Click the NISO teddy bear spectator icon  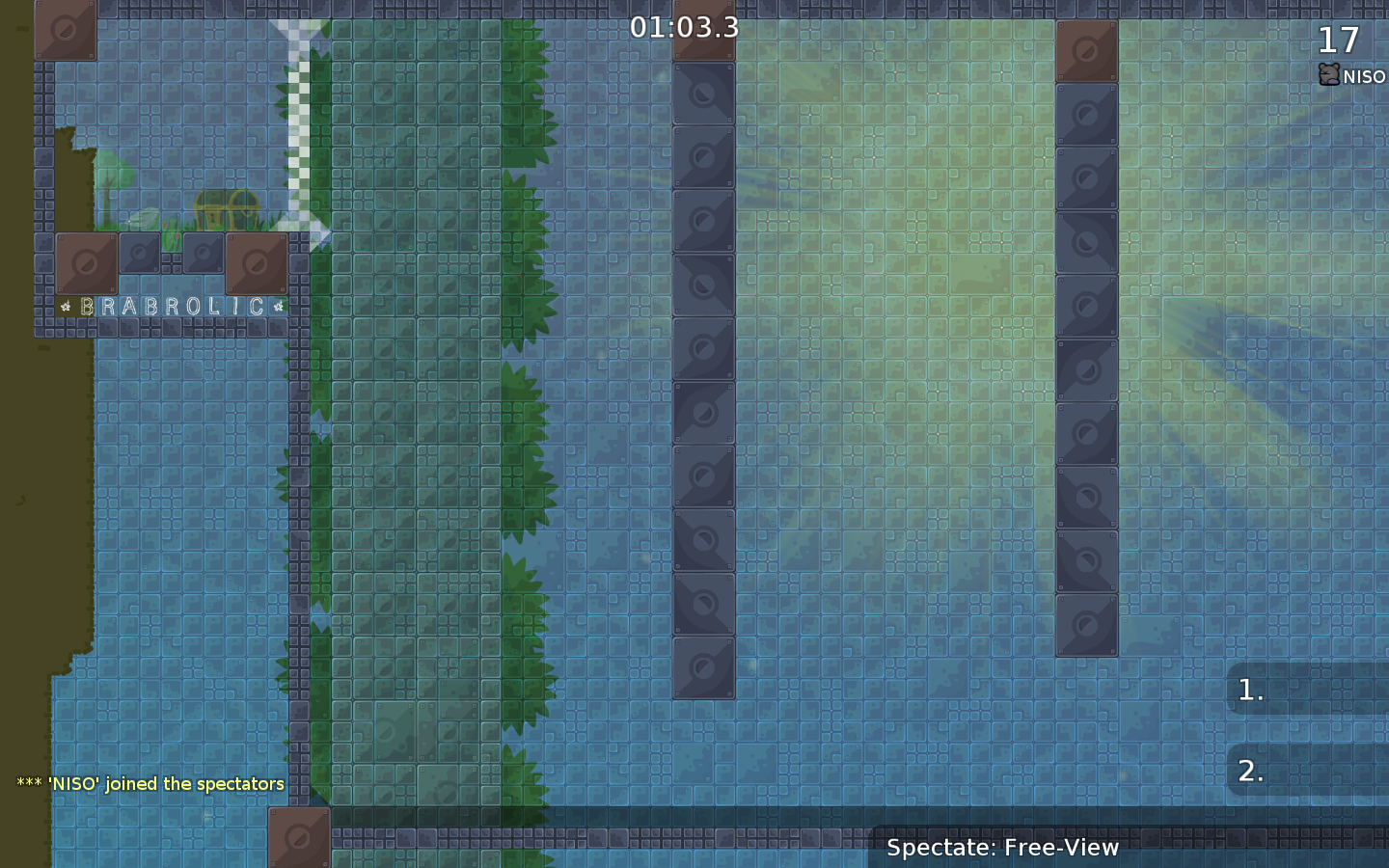(x=1328, y=73)
